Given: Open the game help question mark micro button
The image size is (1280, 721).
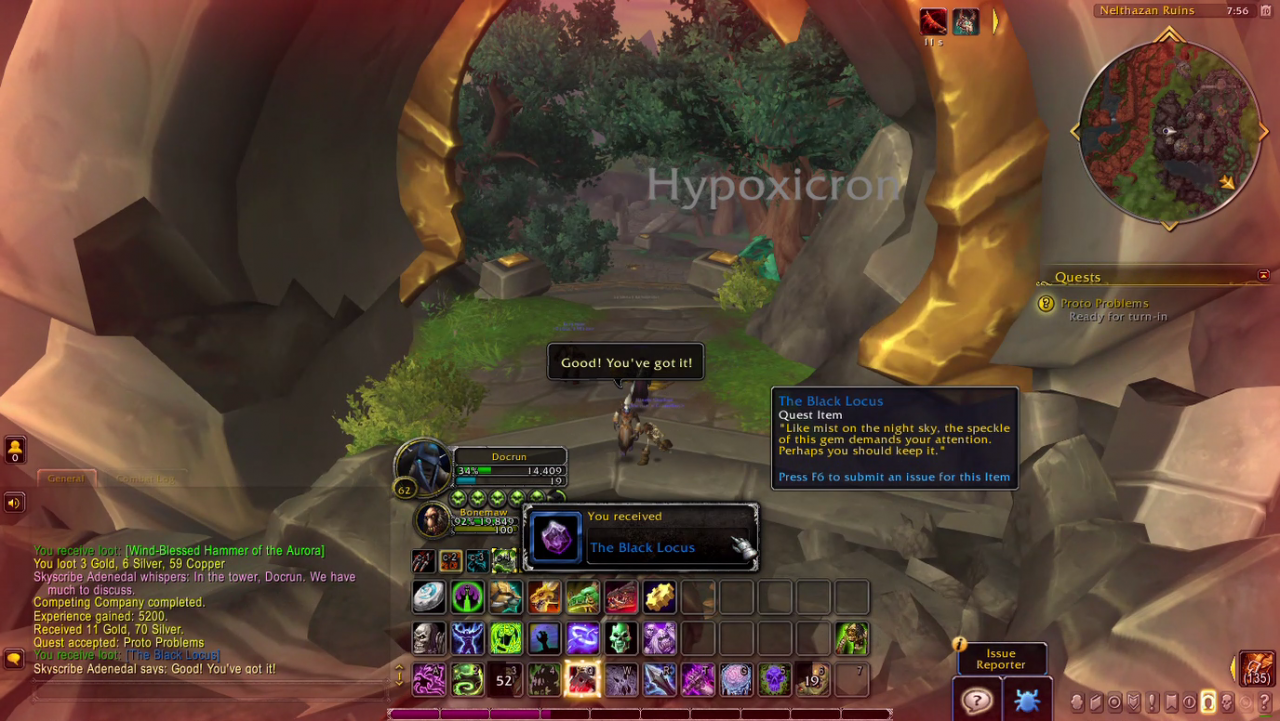Looking at the screenshot, I should 1264,702.
